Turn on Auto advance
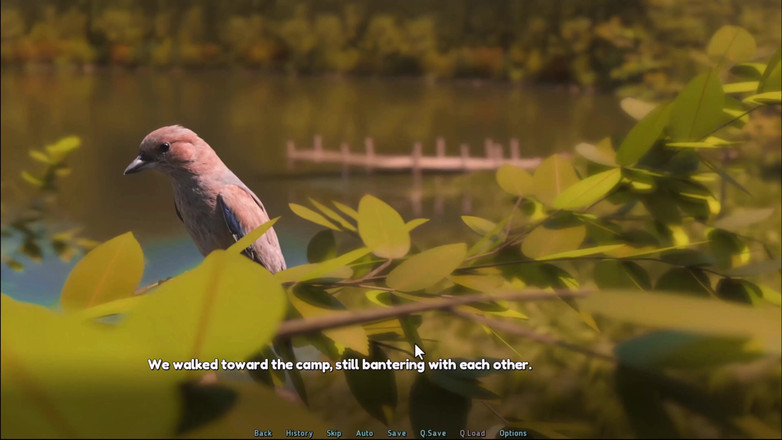782x440 pixels. pyautogui.click(x=365, y=433)
